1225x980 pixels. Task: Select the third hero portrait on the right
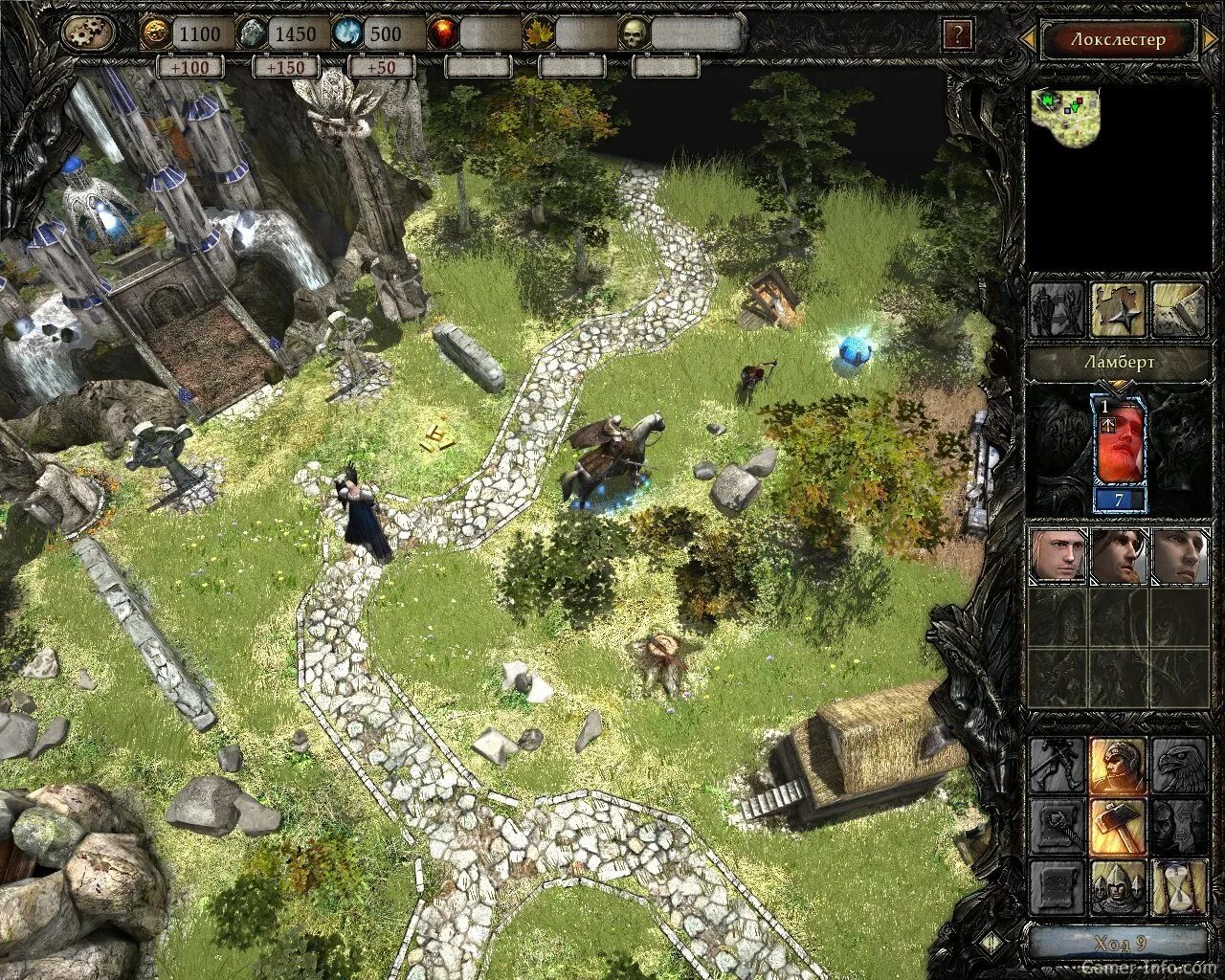[x=1178, y=555]
